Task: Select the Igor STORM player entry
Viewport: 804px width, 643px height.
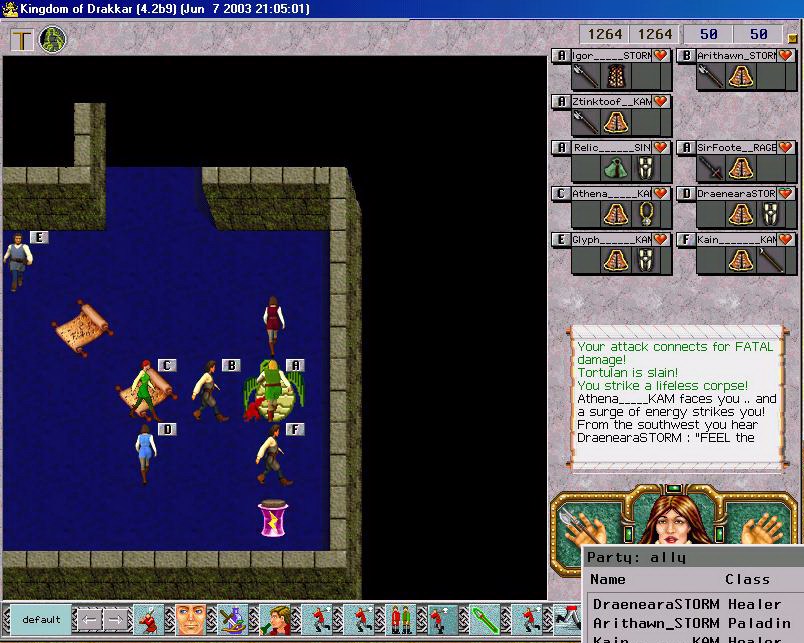Action: 611,56
